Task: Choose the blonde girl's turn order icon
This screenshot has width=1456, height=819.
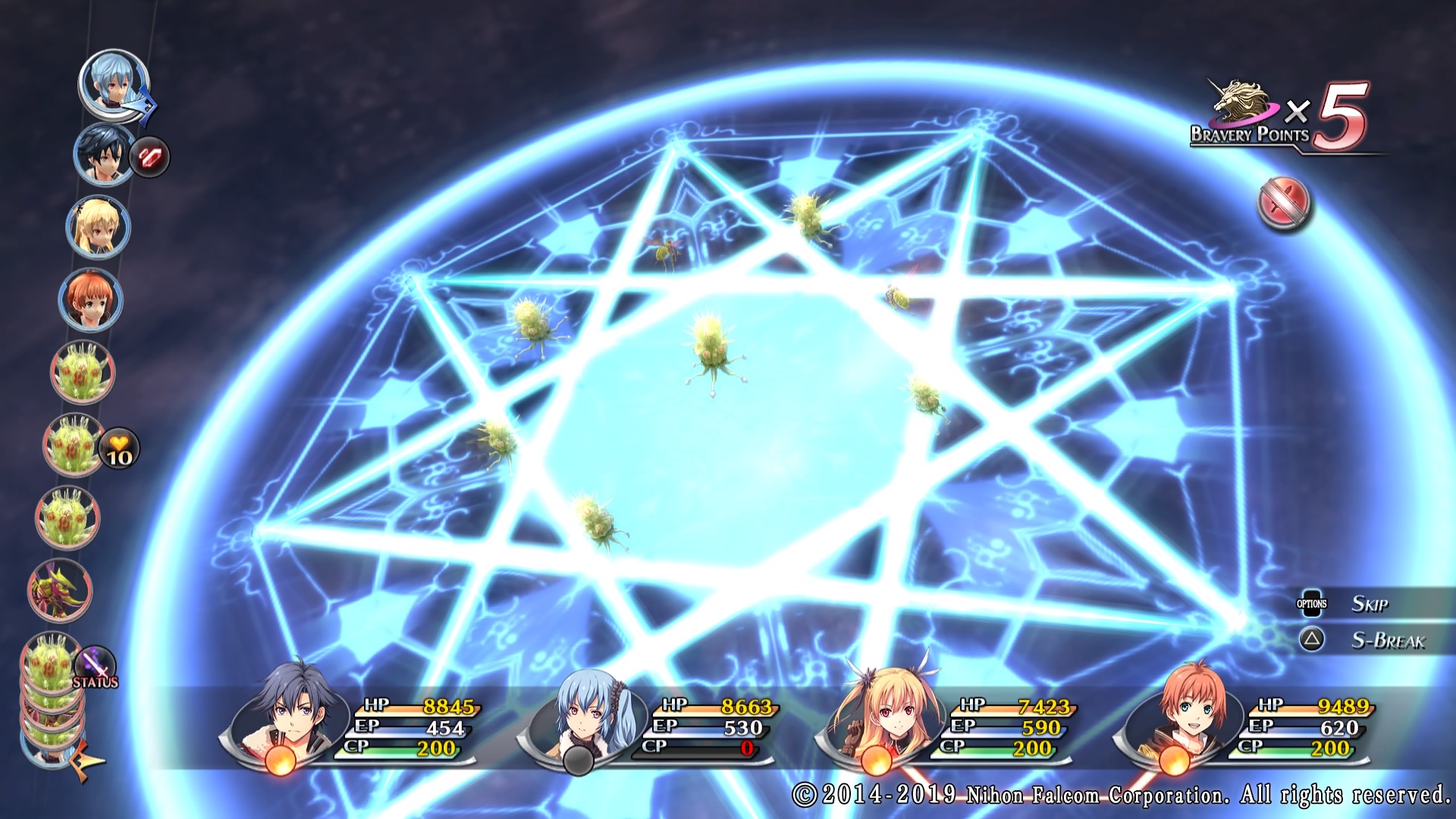Action: tap(97, 227)
